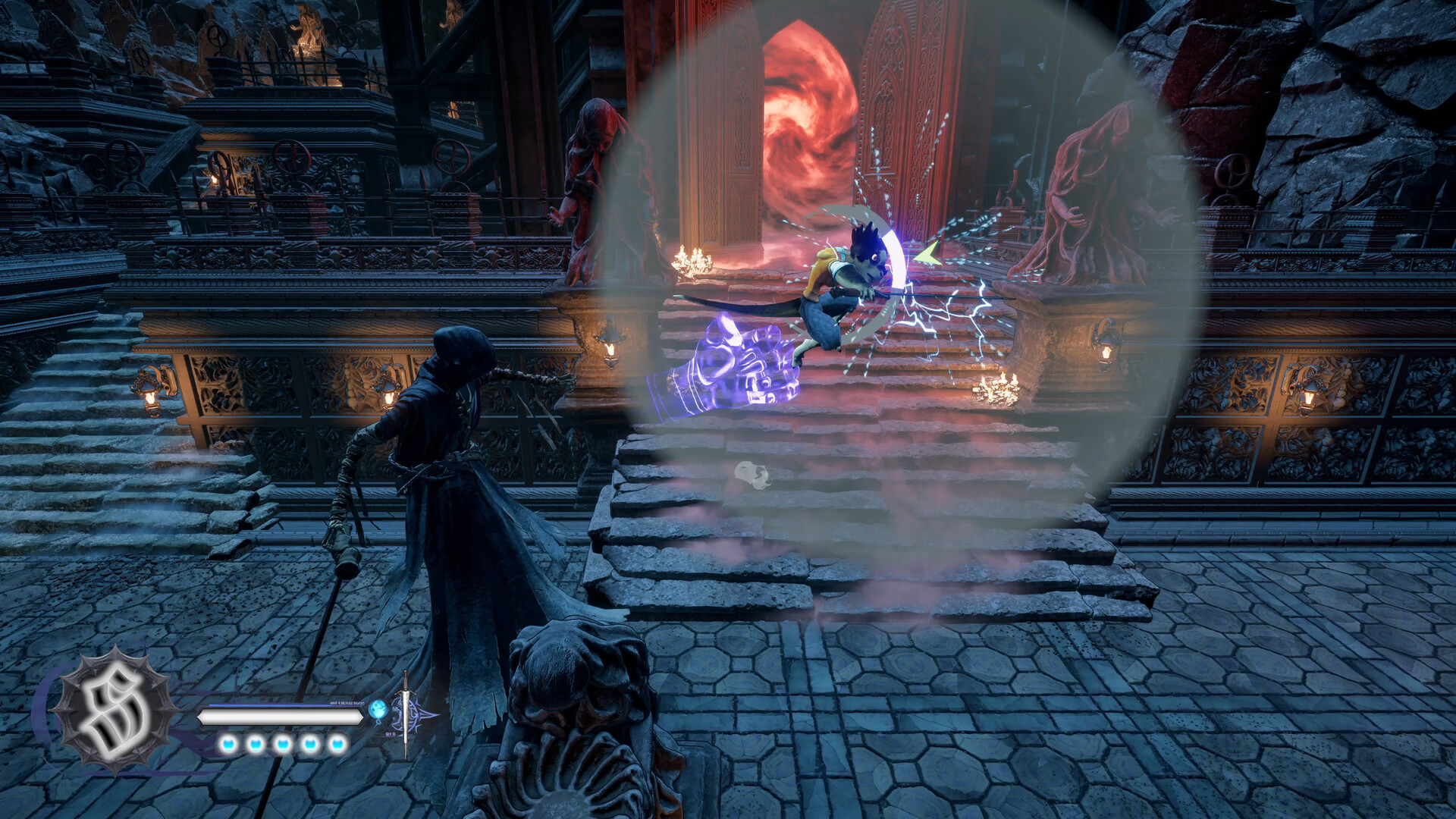Toggle the first blue charge orb under the health bar
The width and height of the screenshot is (1456, 819).
pos(227,746)
